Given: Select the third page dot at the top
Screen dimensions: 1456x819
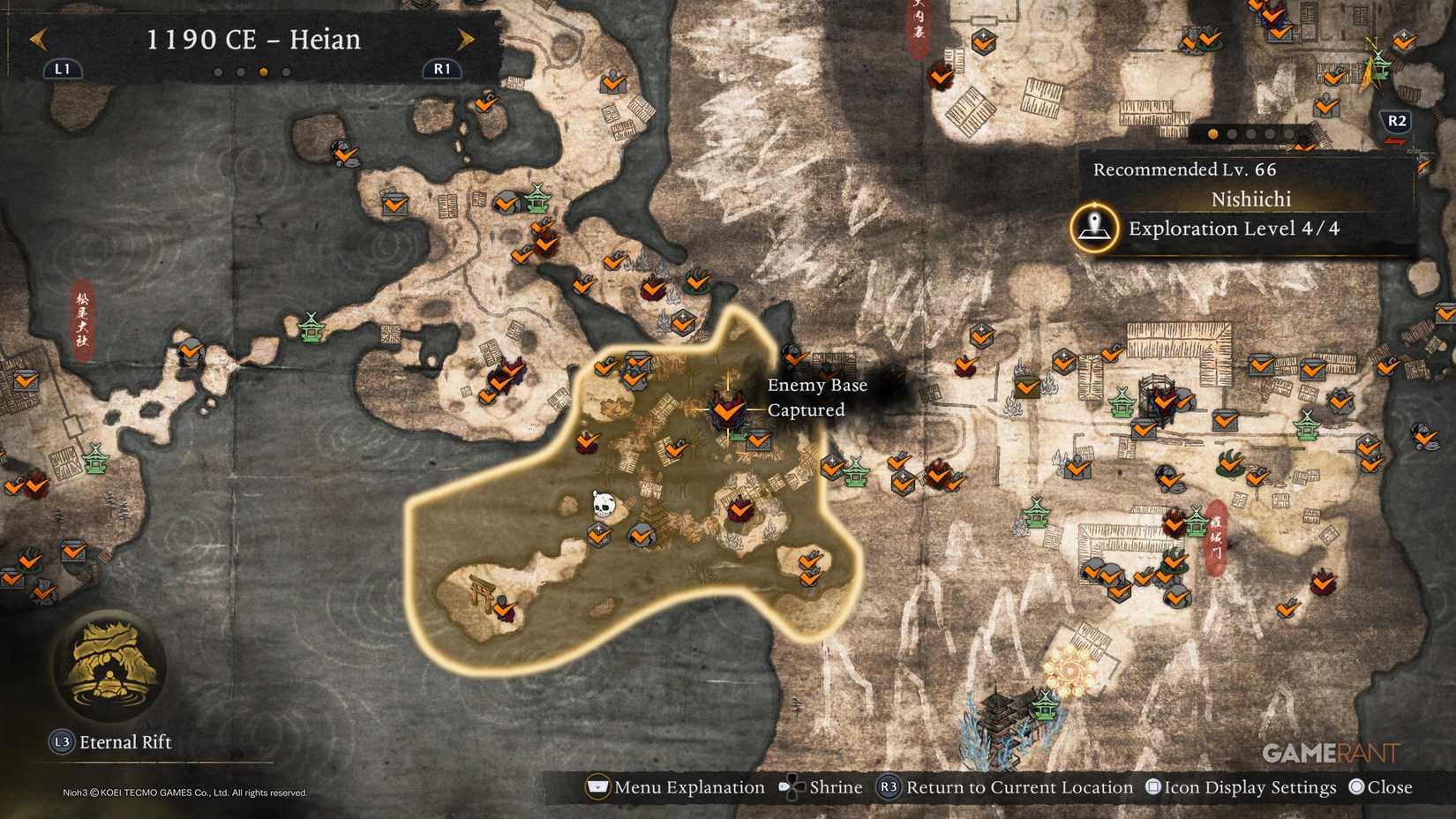Looking at the screenshot, I should click(263, 71).
